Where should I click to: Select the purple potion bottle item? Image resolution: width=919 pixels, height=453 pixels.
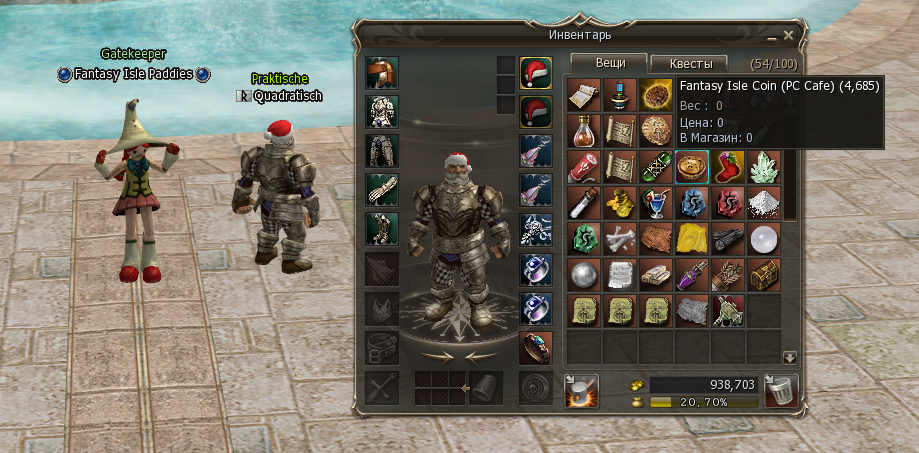coord(691,275)
